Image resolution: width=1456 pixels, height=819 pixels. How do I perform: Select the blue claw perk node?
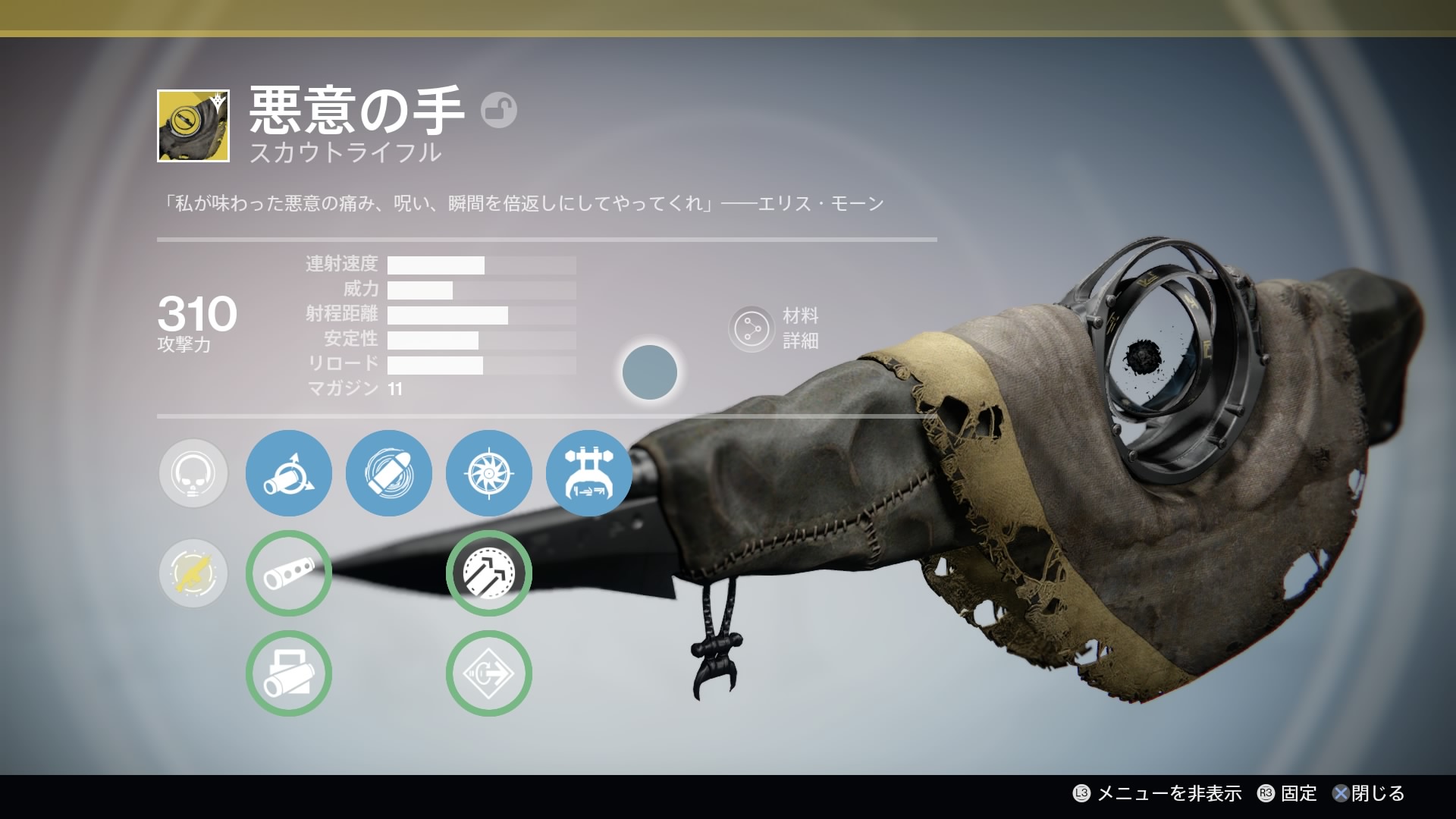point(589,473)
